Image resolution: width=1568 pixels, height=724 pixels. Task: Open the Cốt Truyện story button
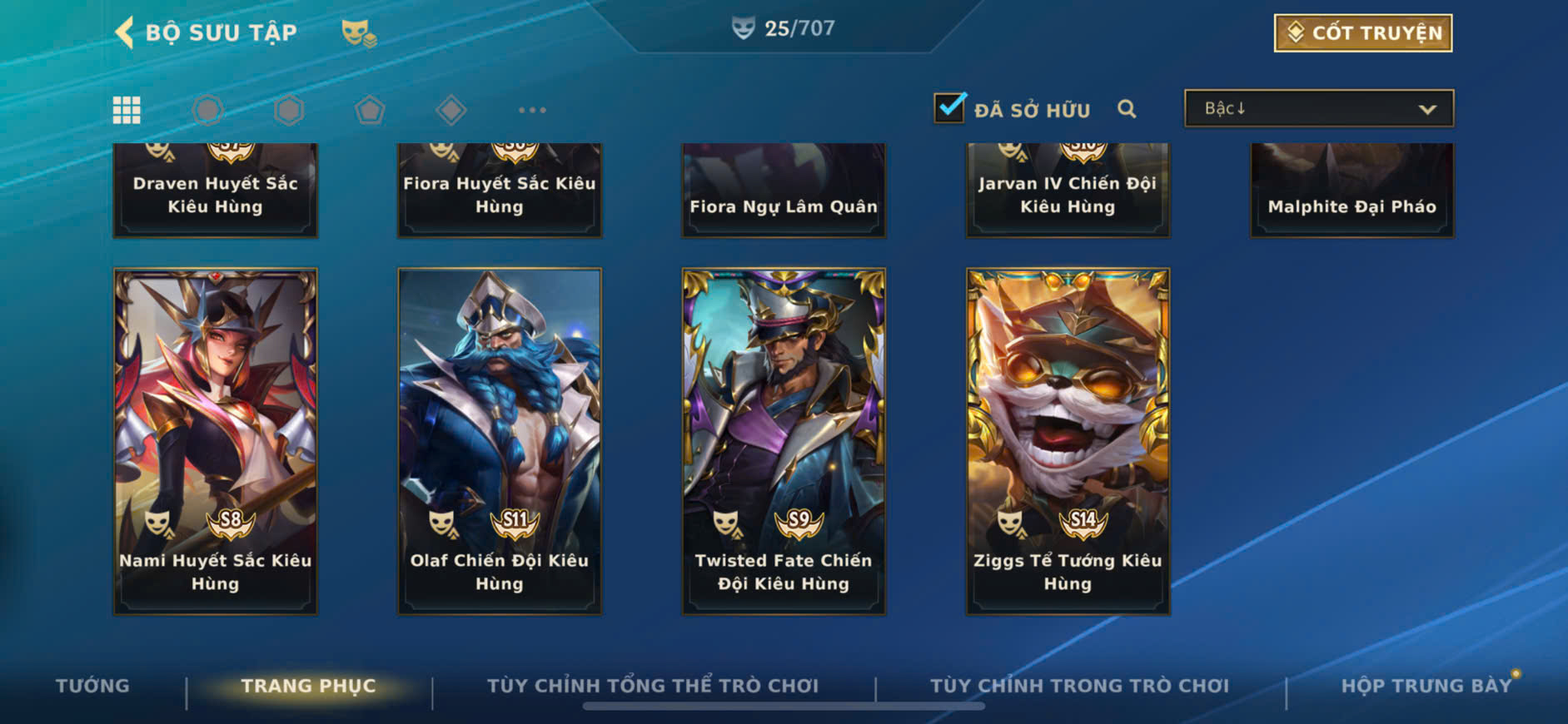1362,33
